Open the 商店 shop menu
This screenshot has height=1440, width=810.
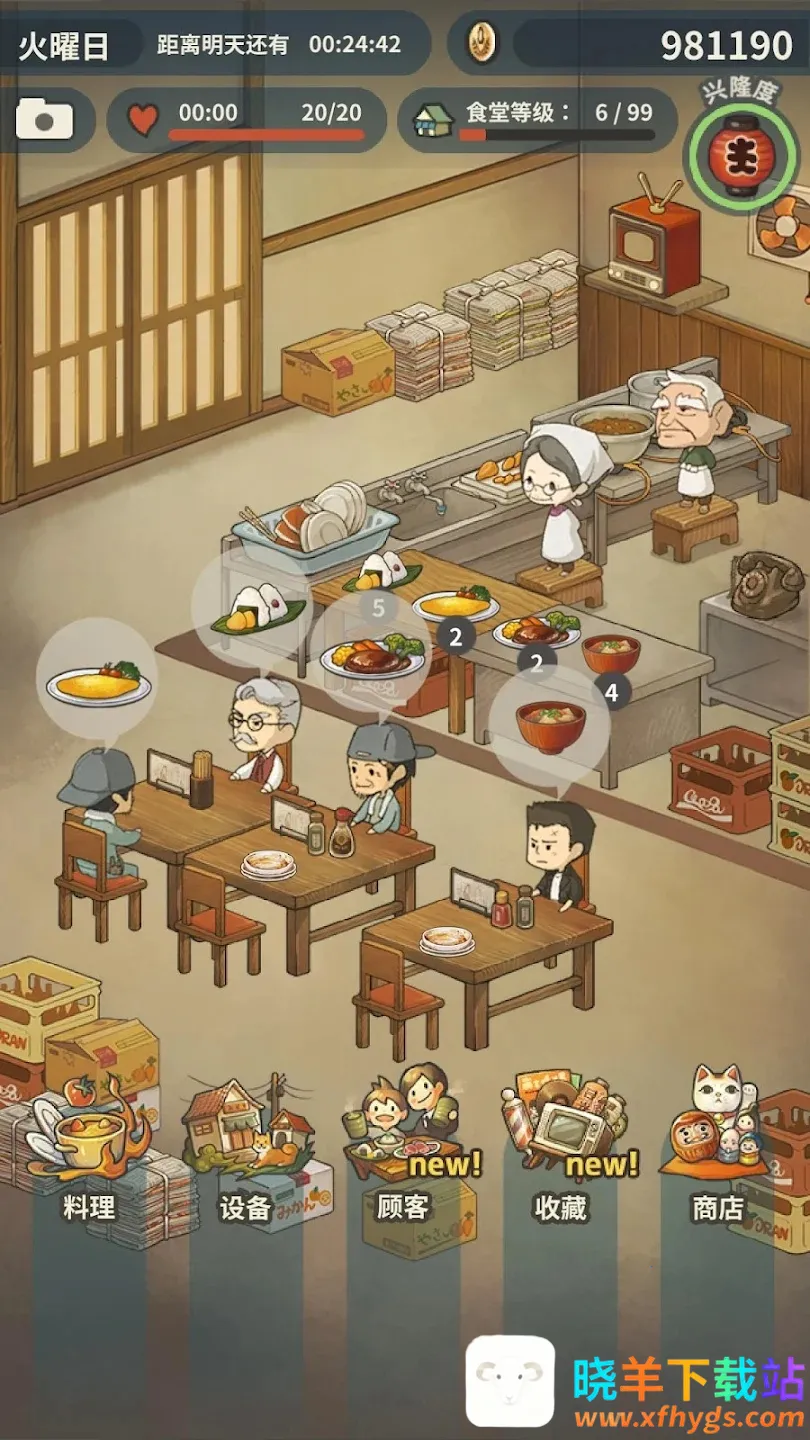coord(720,1150)
